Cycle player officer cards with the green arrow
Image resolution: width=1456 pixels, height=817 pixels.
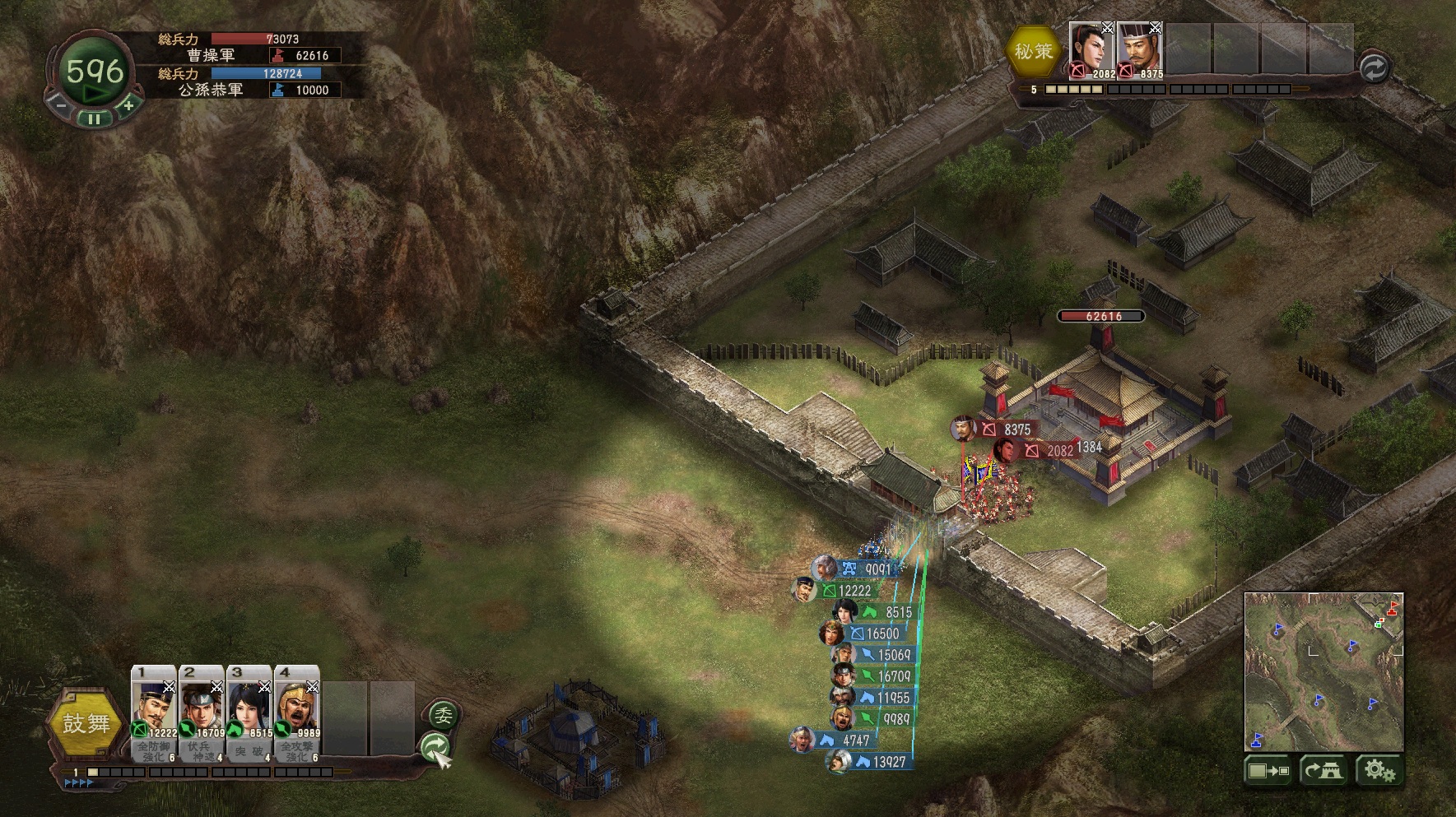435,747
